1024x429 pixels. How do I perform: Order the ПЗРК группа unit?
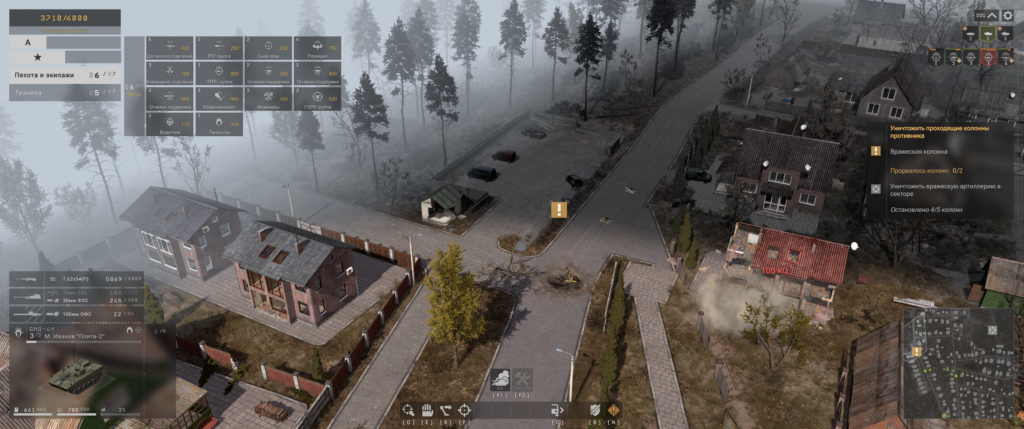pos(317,98)
